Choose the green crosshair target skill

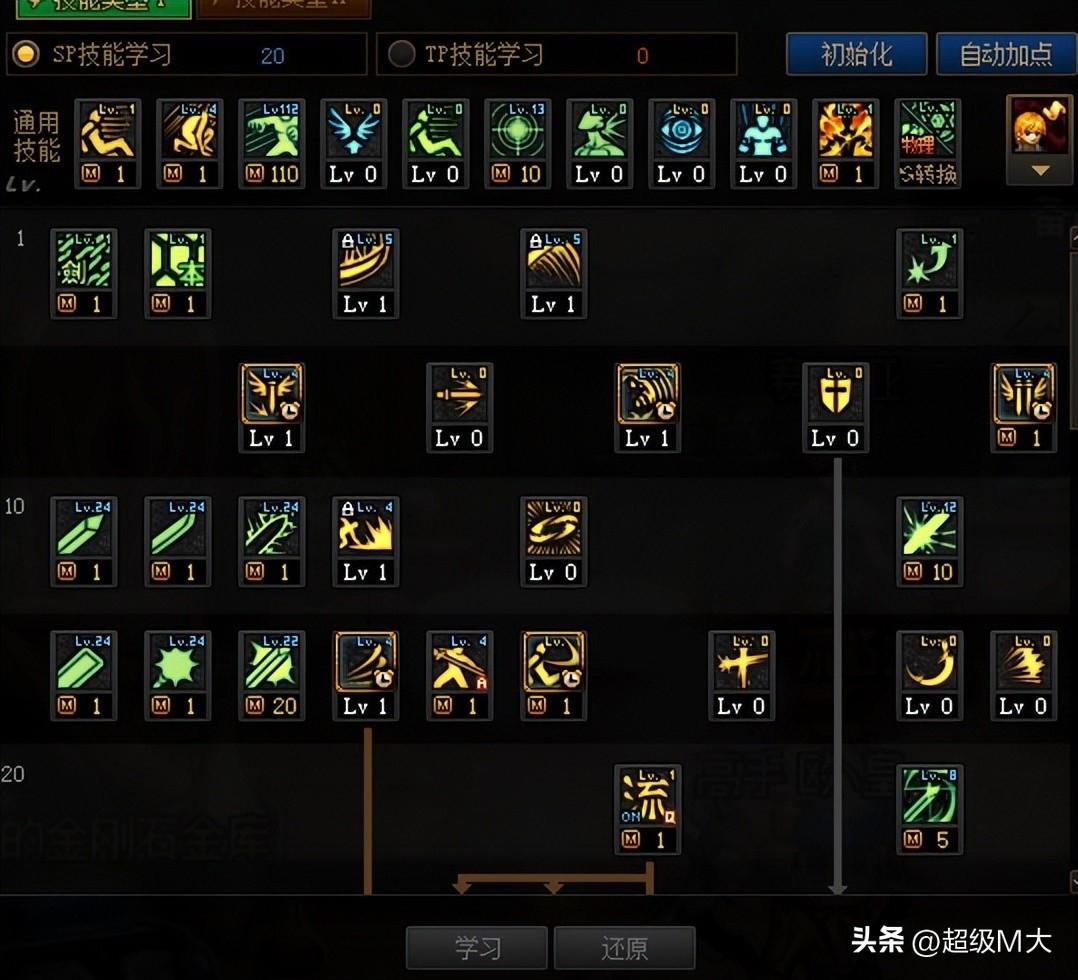(x=518, y=131)
